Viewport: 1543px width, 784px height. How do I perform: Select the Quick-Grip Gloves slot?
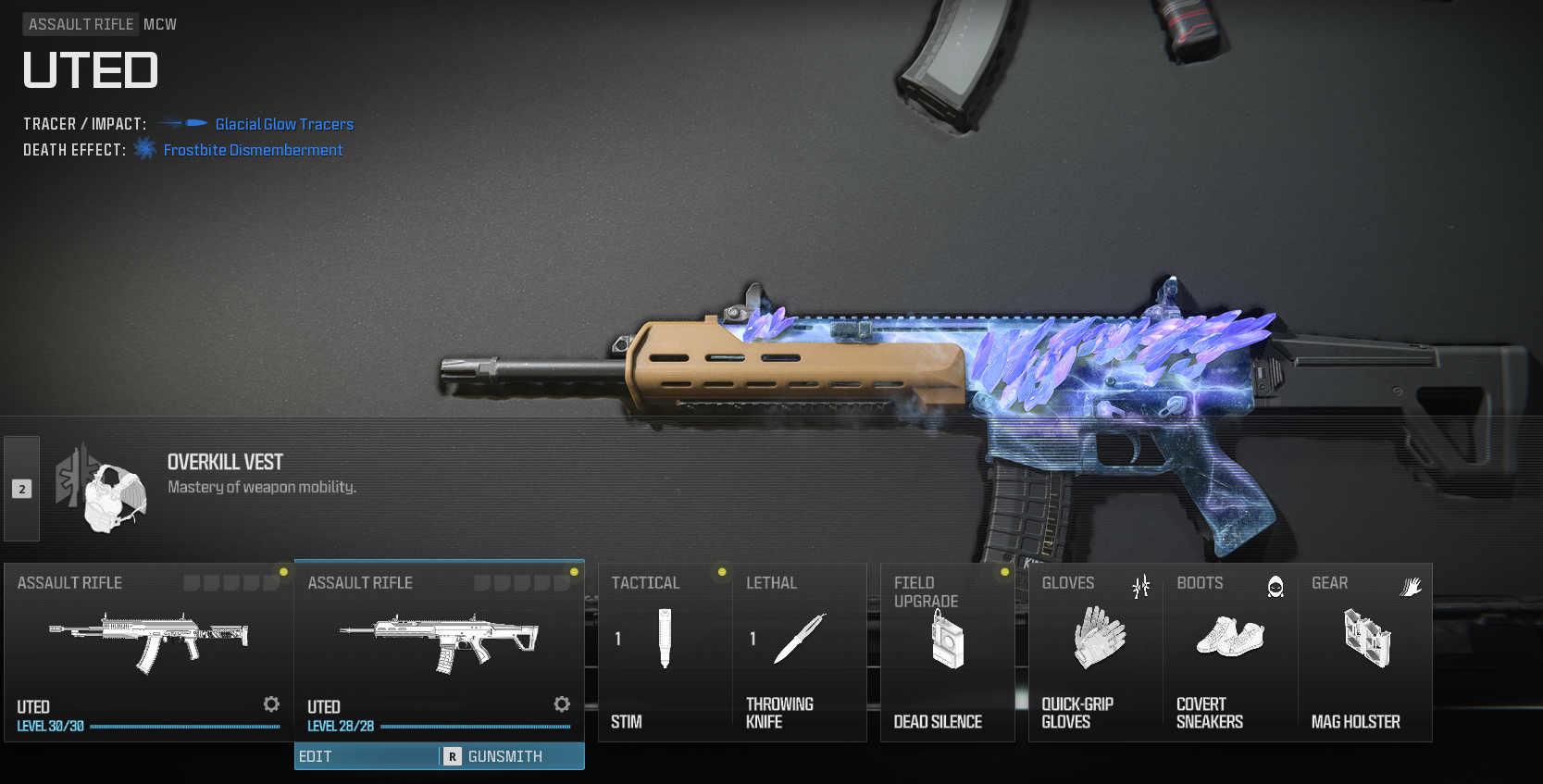click(1096, 652)
